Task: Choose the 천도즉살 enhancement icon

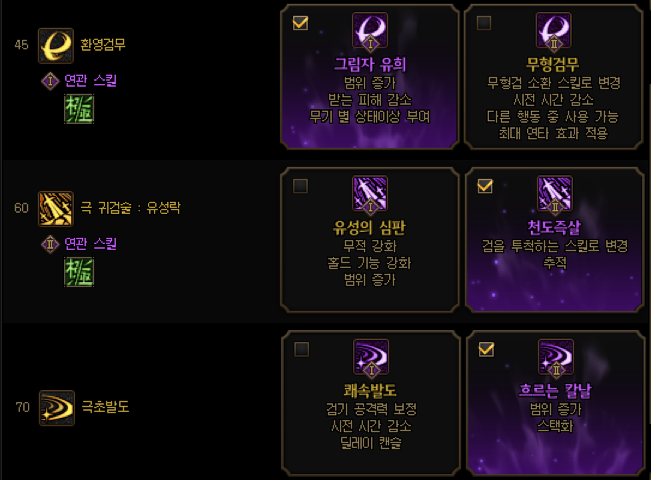Action: point(554,195)
